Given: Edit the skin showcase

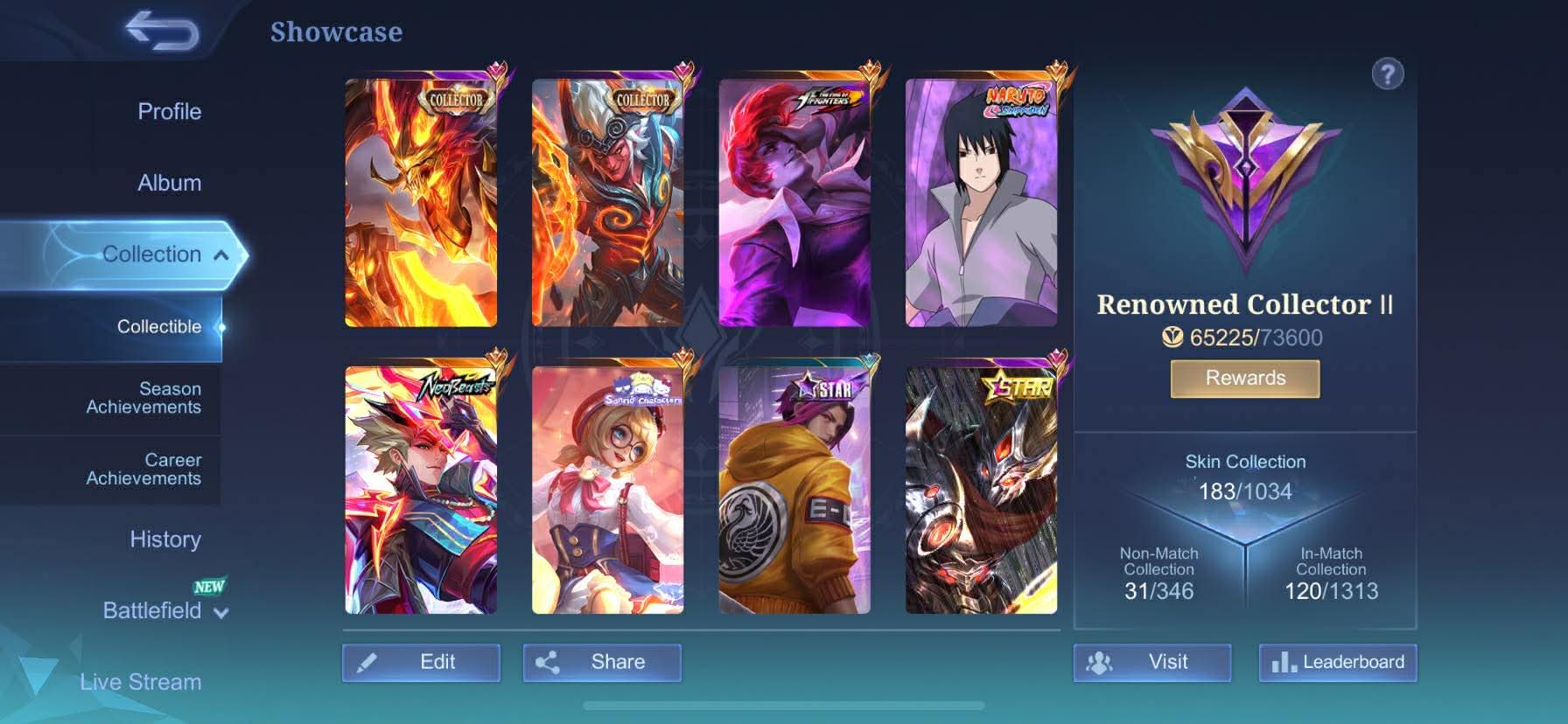Looking at the screenshot, I should click(x=421, y=663).
